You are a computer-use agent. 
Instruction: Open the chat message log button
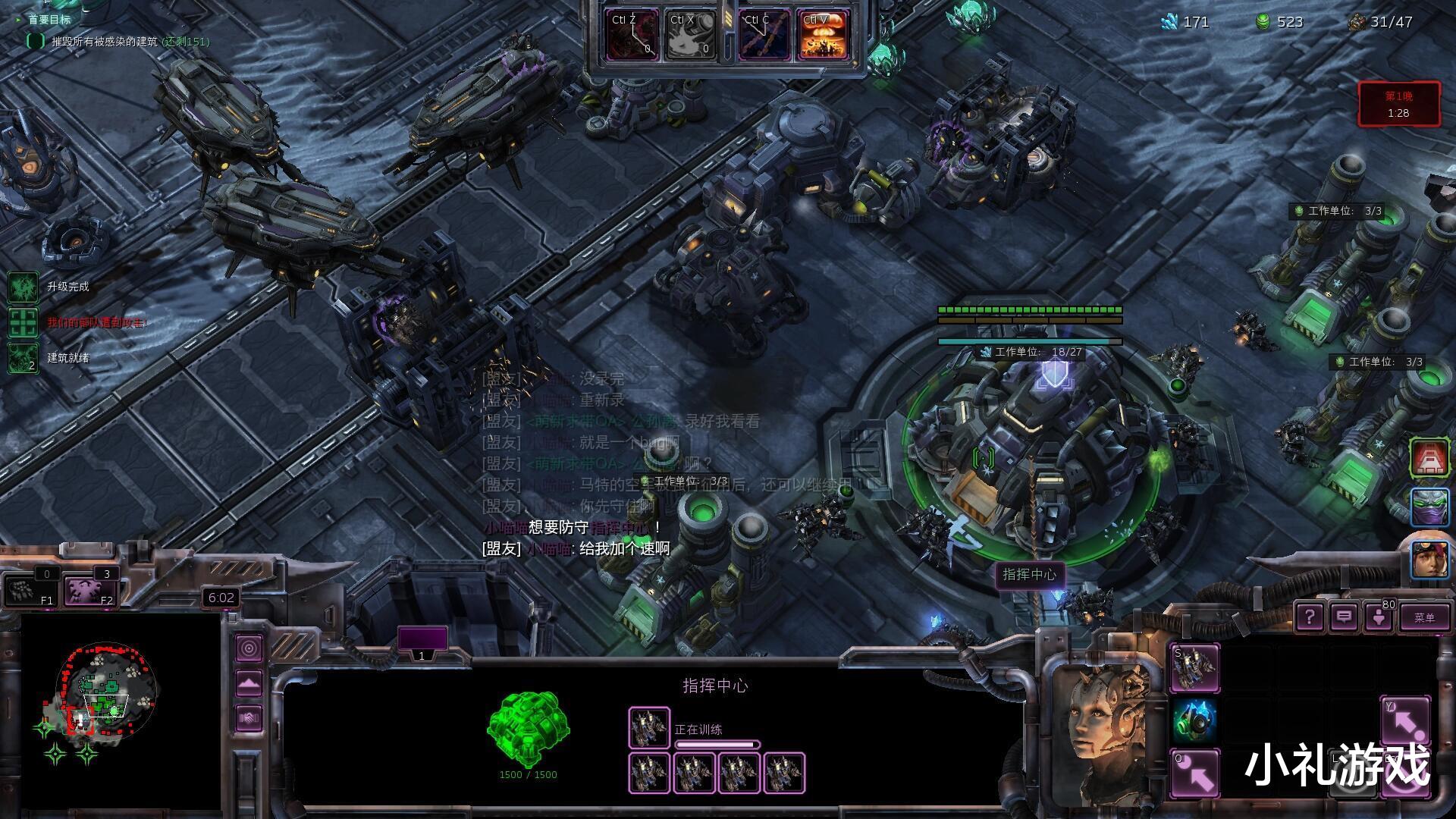(1343, 617)
